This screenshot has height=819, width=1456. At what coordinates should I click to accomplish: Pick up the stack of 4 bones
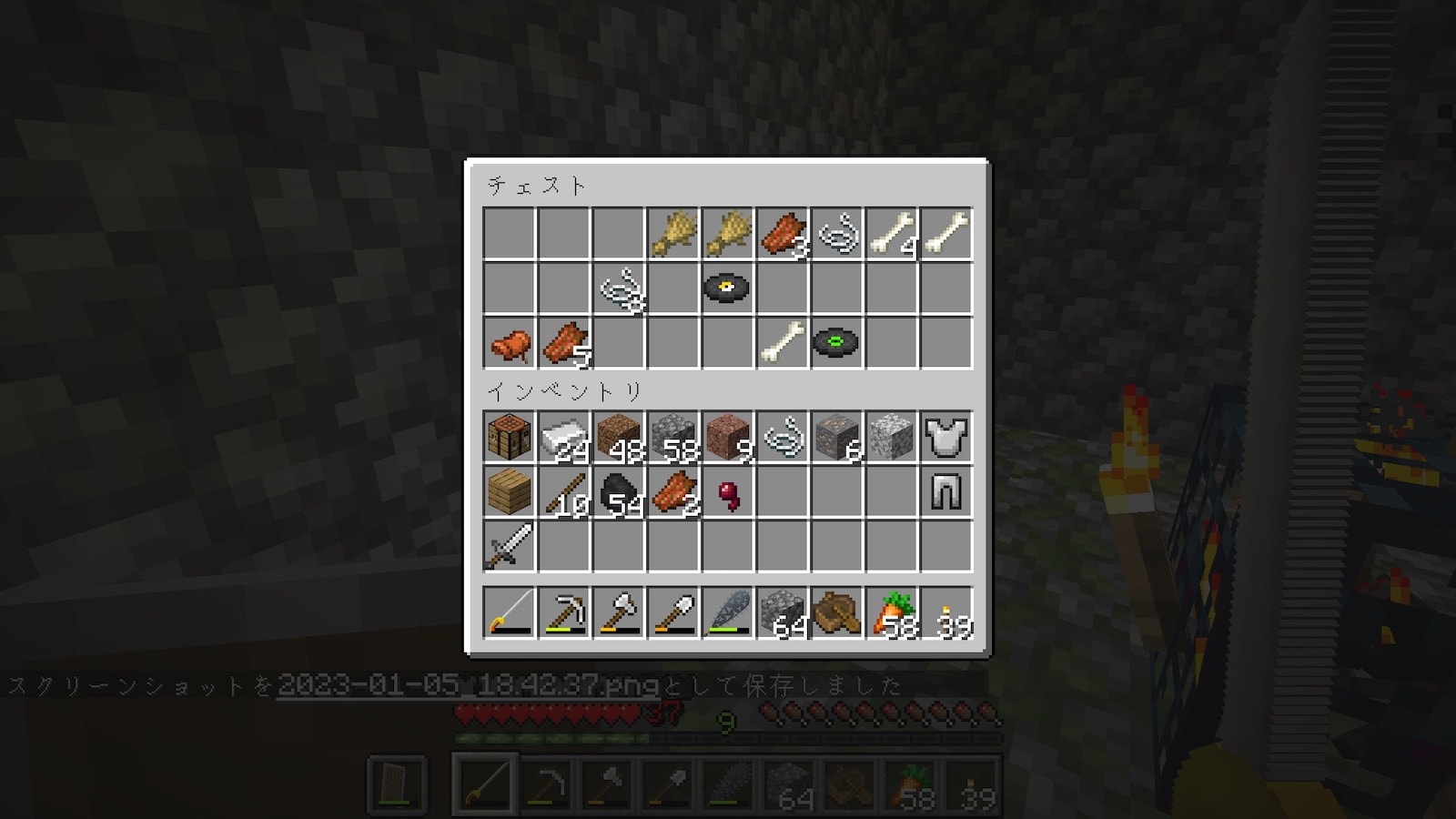[x=892, y=234]
